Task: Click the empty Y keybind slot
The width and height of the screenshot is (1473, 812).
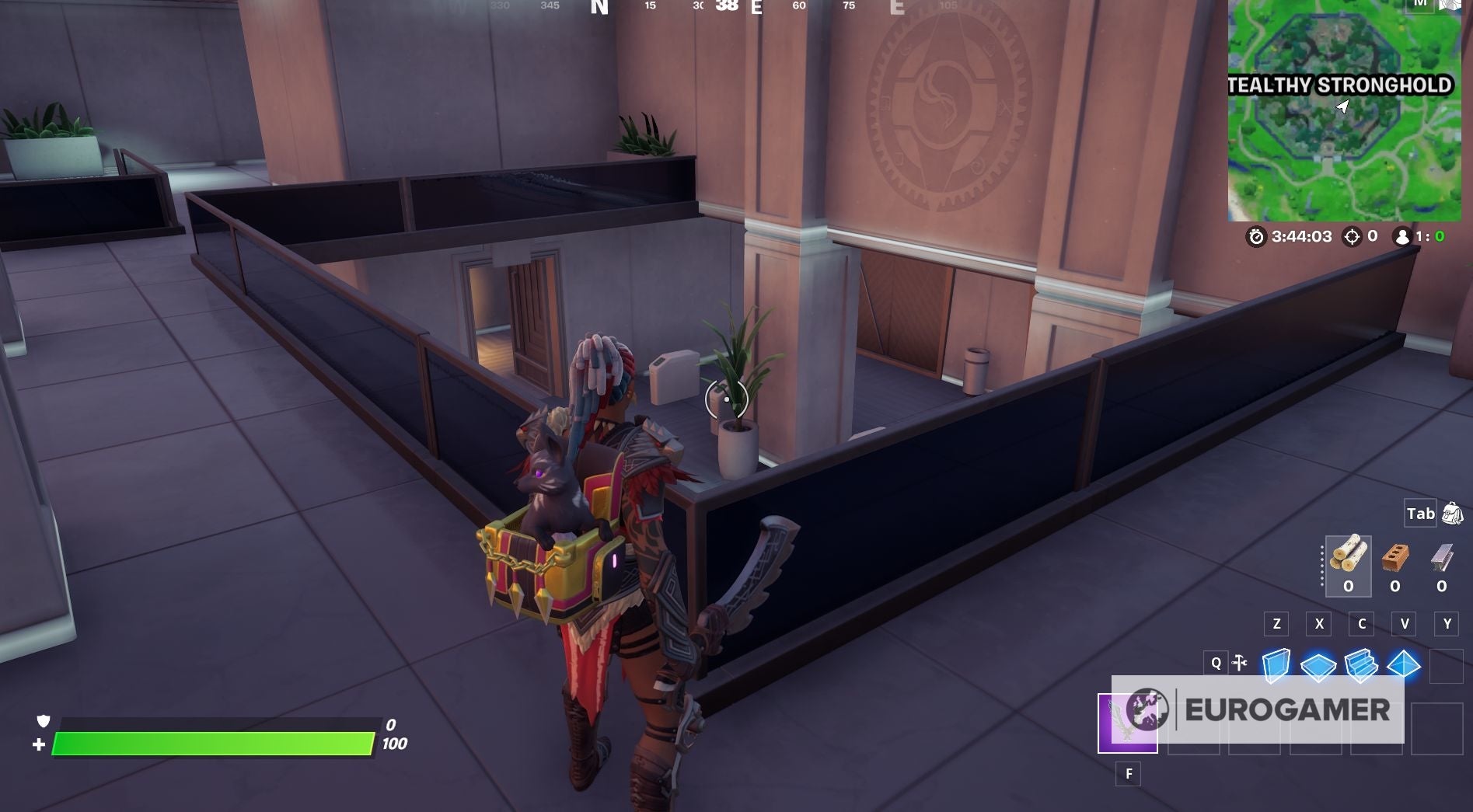Action: point(1444,623)
